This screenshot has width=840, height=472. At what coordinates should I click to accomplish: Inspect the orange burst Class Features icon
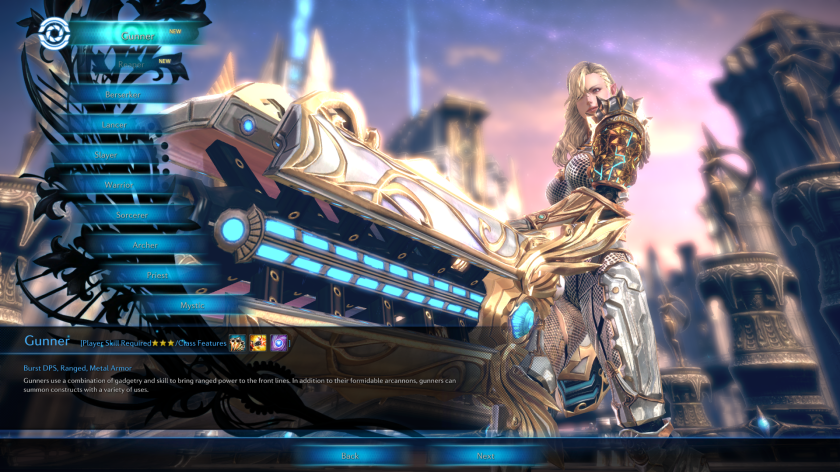click(x=258, y=343)
